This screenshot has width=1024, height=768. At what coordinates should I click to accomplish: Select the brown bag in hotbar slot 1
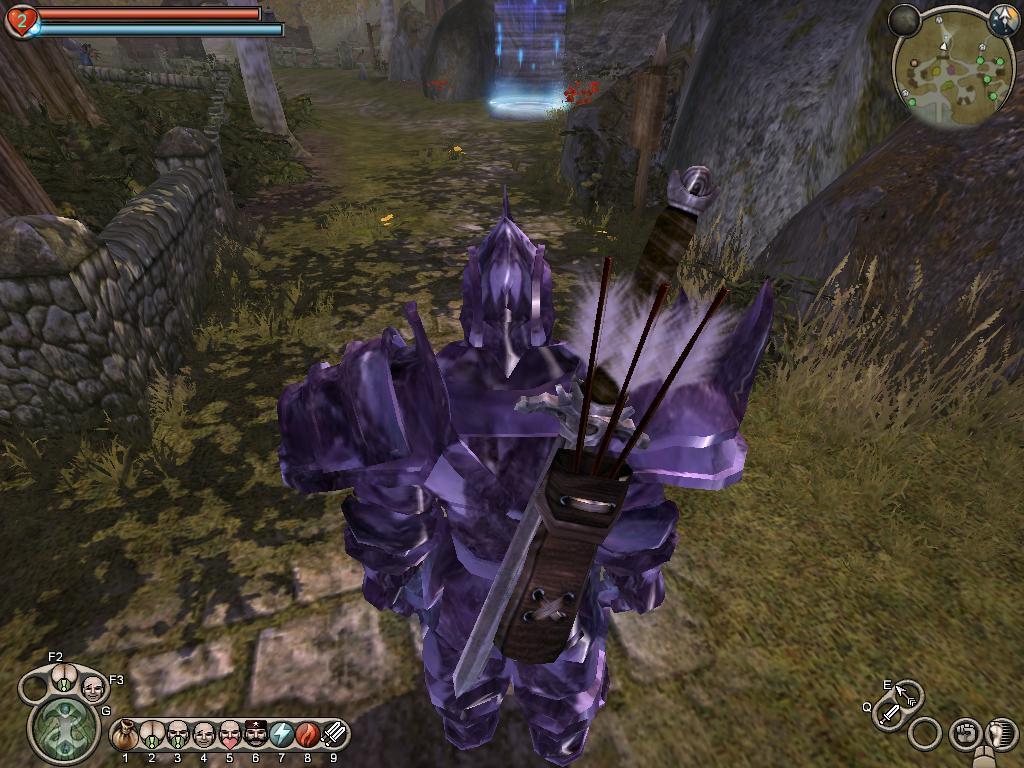coord(125,737)
